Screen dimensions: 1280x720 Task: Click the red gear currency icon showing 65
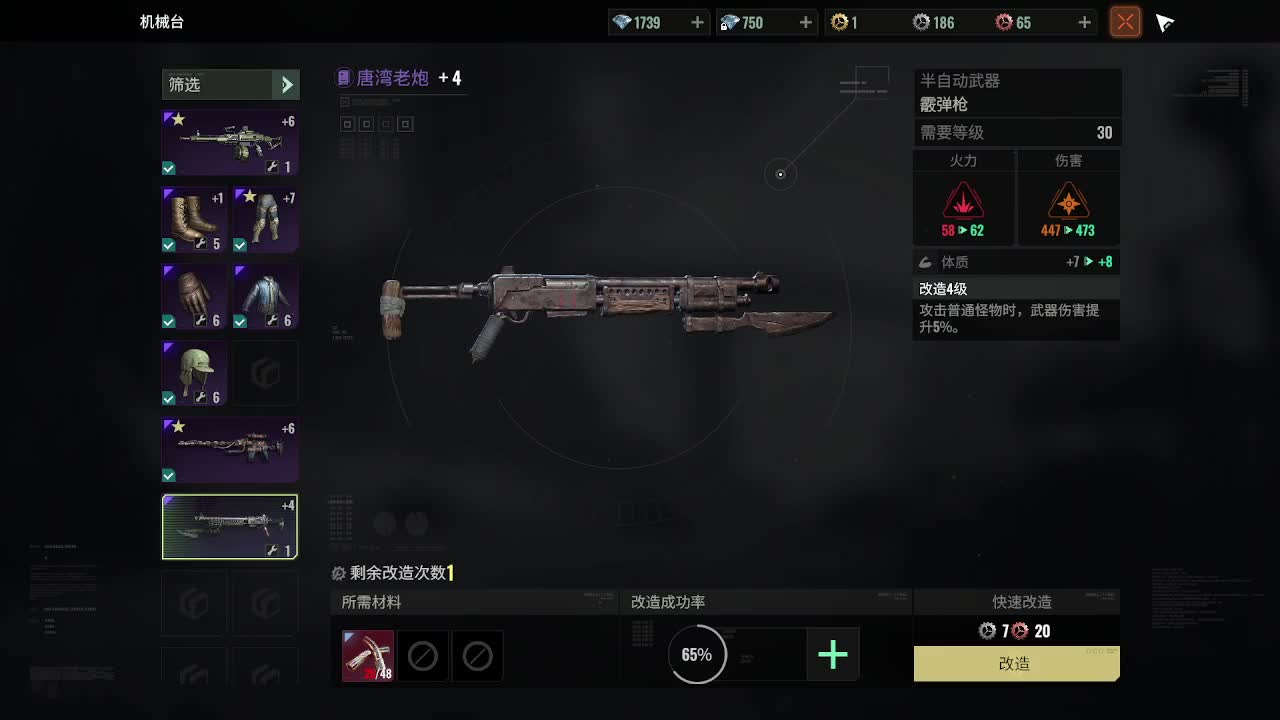(x=1007, y=21)
